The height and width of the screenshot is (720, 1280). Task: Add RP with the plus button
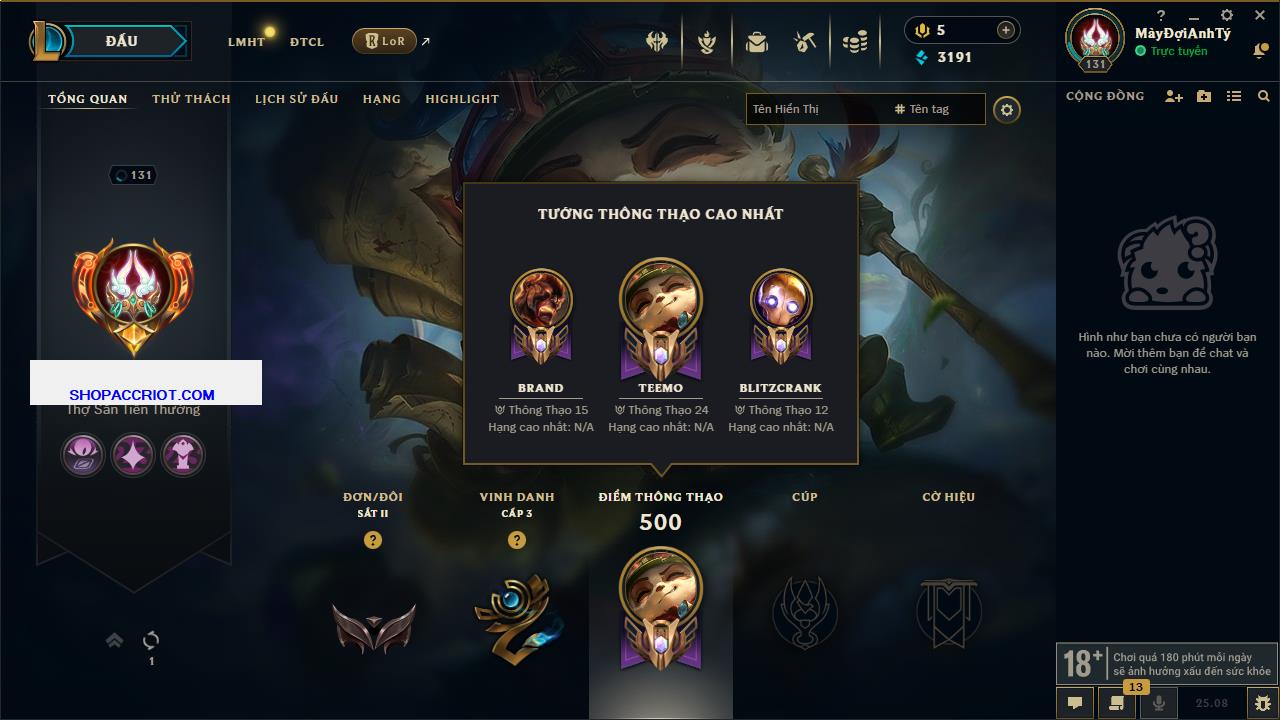pyautogui.click(x=1005, y=30)
